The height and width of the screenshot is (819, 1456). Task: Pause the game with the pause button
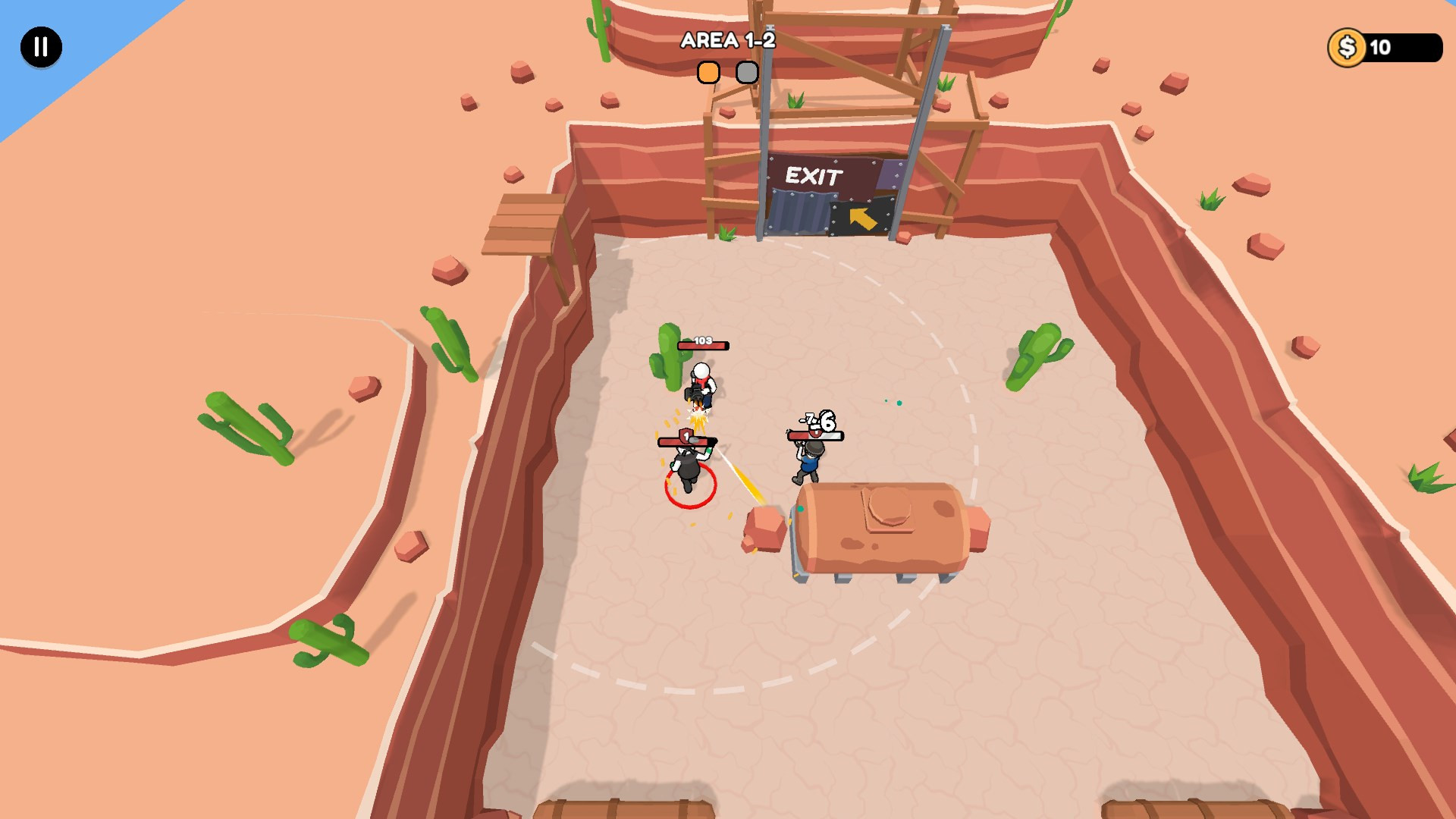point(41,47)
